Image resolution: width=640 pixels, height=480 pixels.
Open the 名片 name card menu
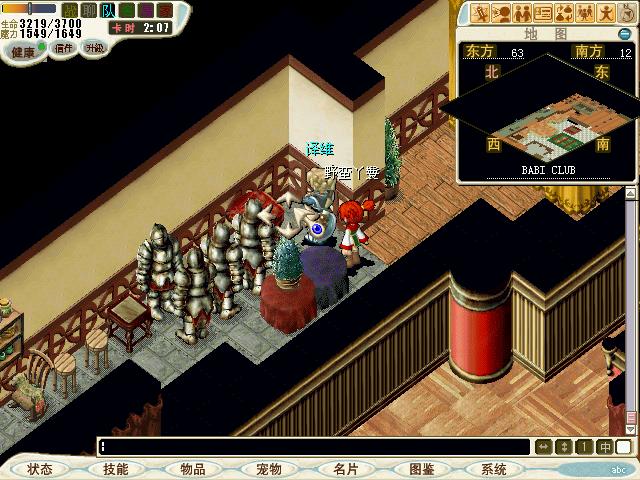[x=345, y=469]
